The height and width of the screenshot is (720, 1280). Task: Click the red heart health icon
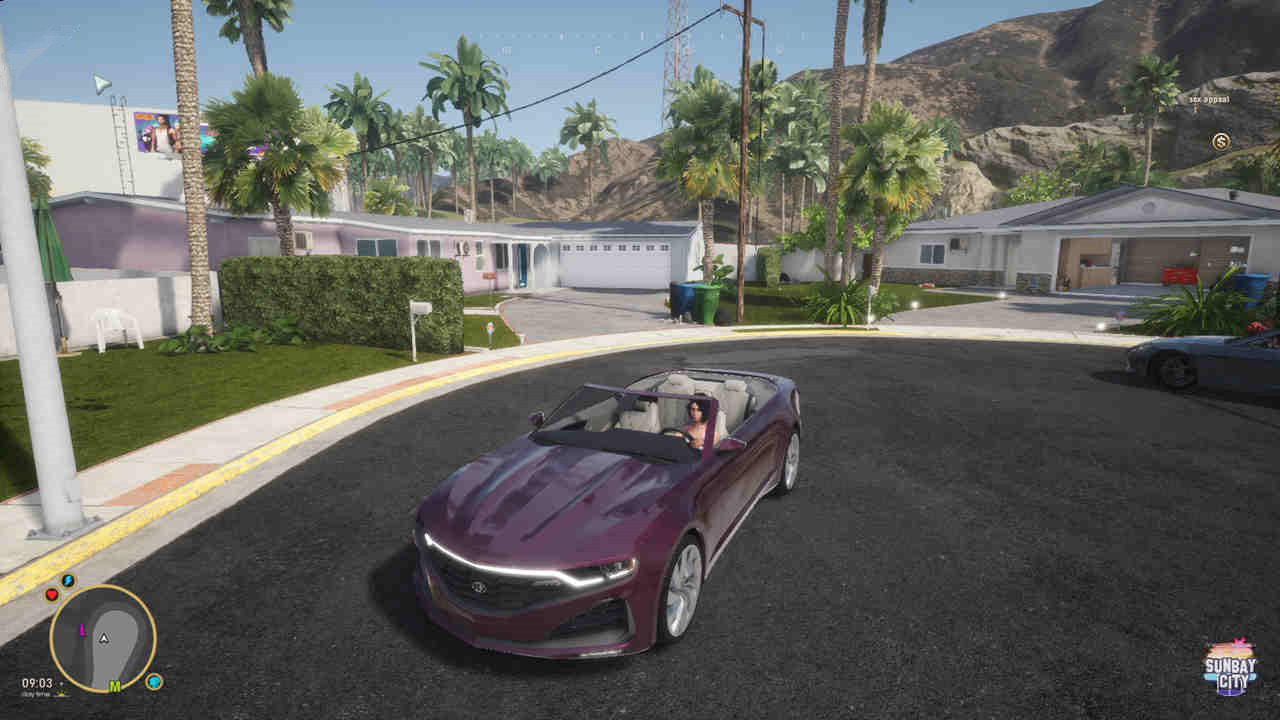(x=51, y=594)
